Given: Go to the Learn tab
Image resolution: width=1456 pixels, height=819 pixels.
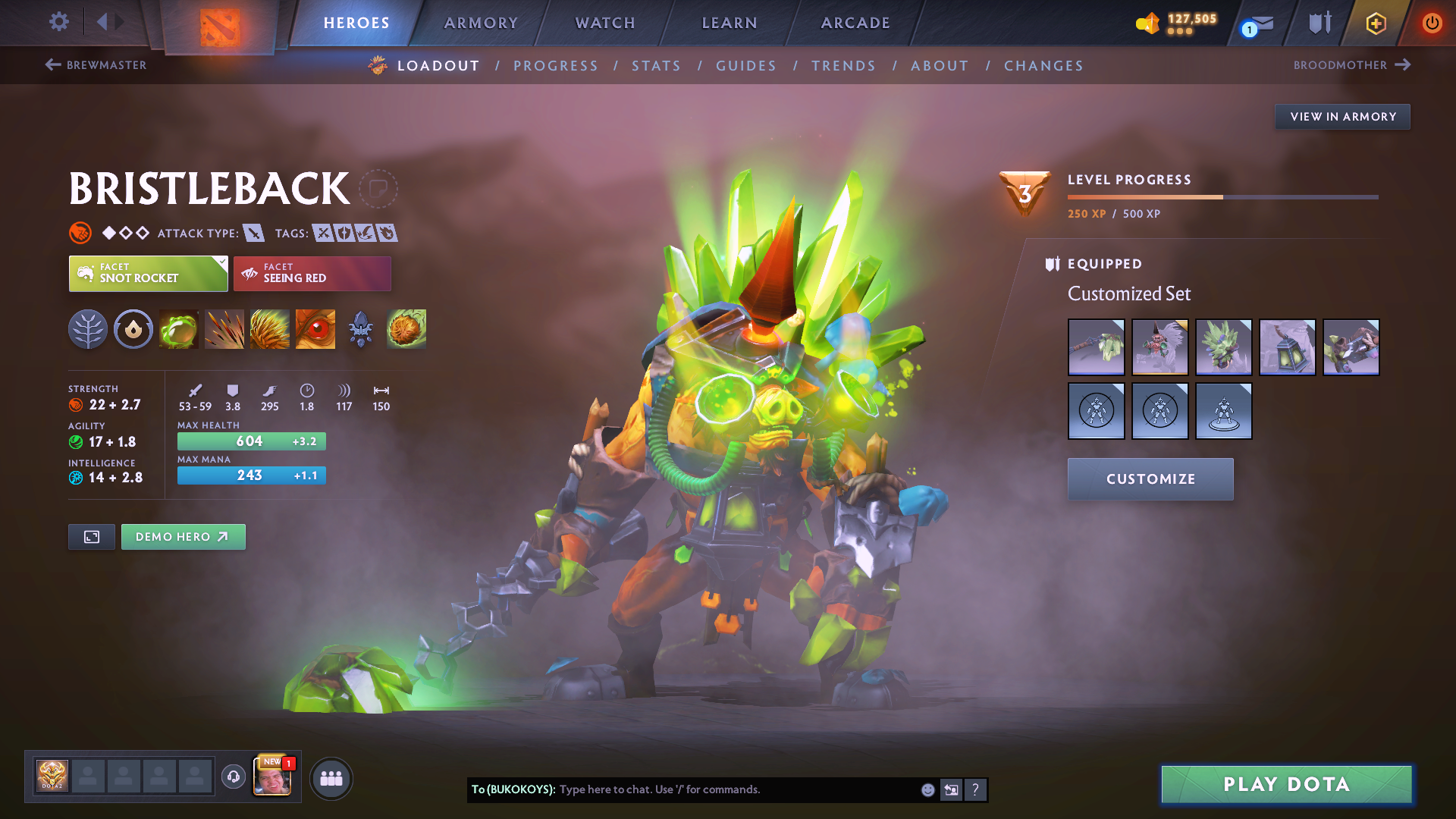Looking at the screenshot, I should coord(730,23).
